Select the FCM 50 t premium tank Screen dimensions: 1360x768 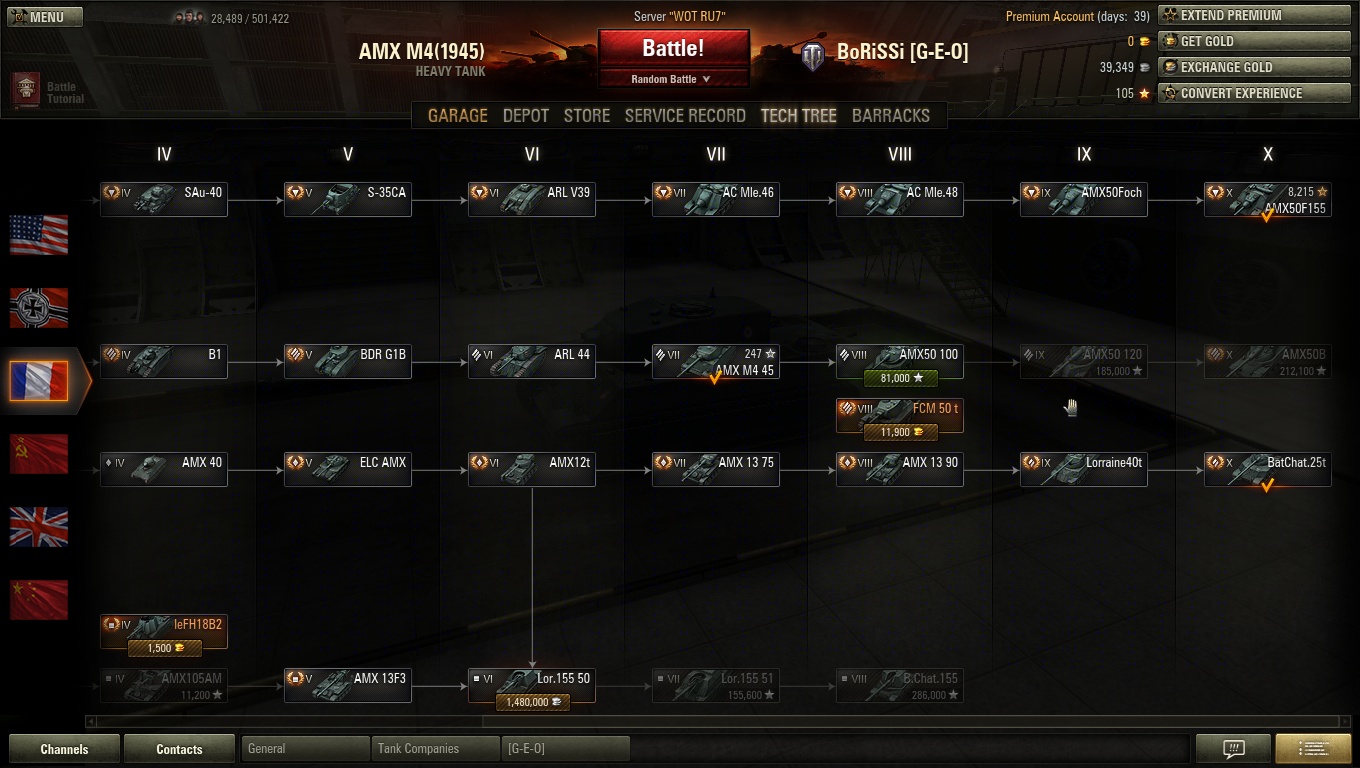899,415
